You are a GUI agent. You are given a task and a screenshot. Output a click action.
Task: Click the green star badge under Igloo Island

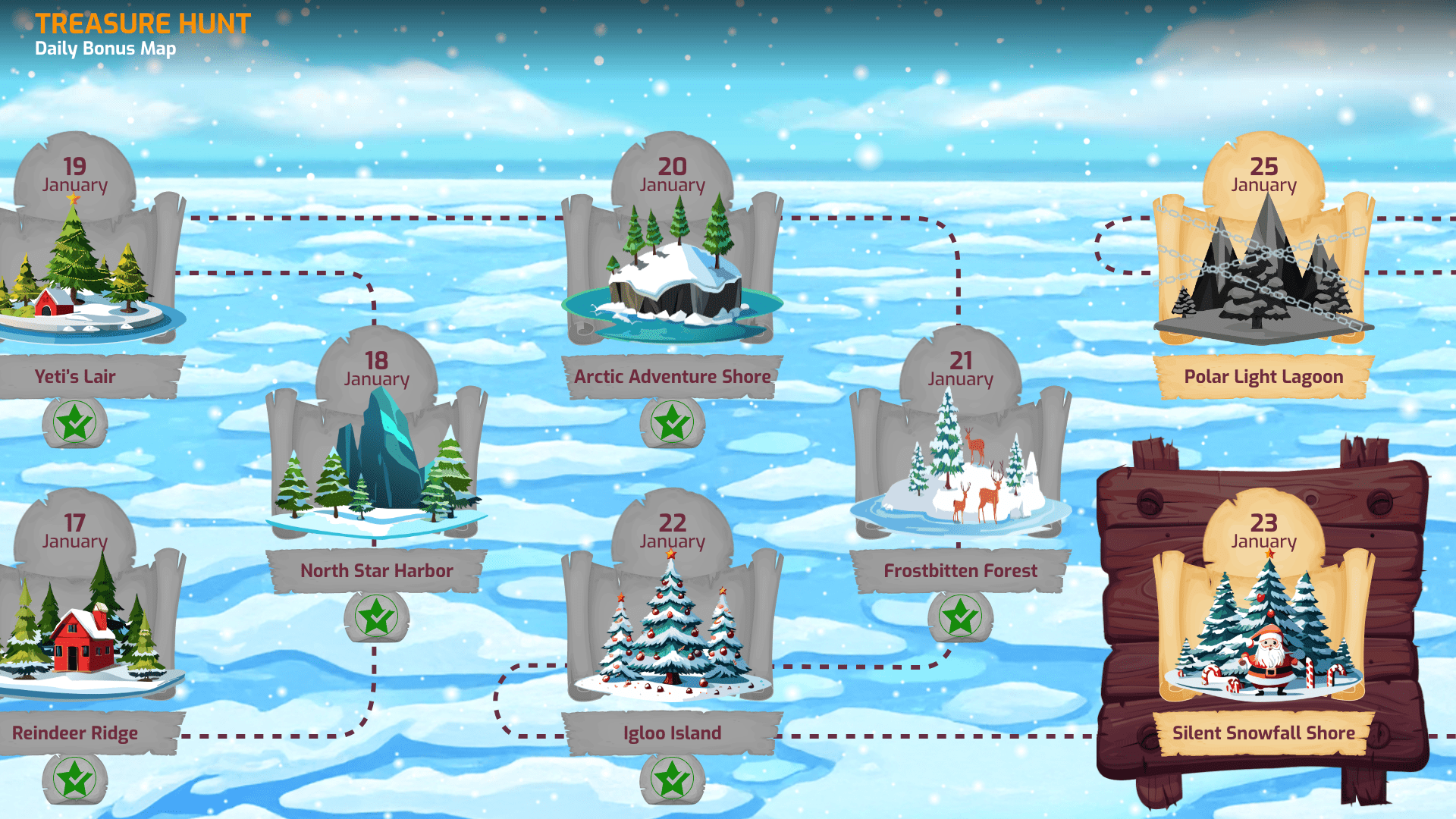click(x=672, y=779)
